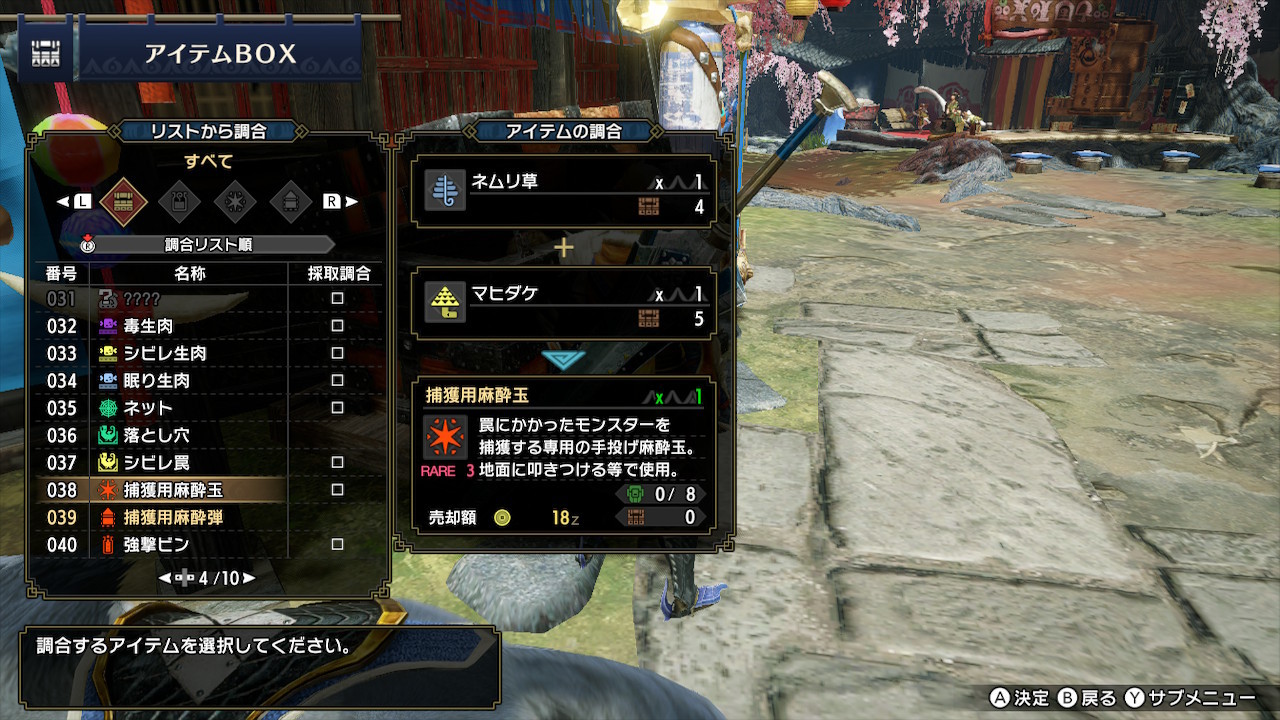Toggle 採取調合 checkbox for シビレ罠

point(337,463)
